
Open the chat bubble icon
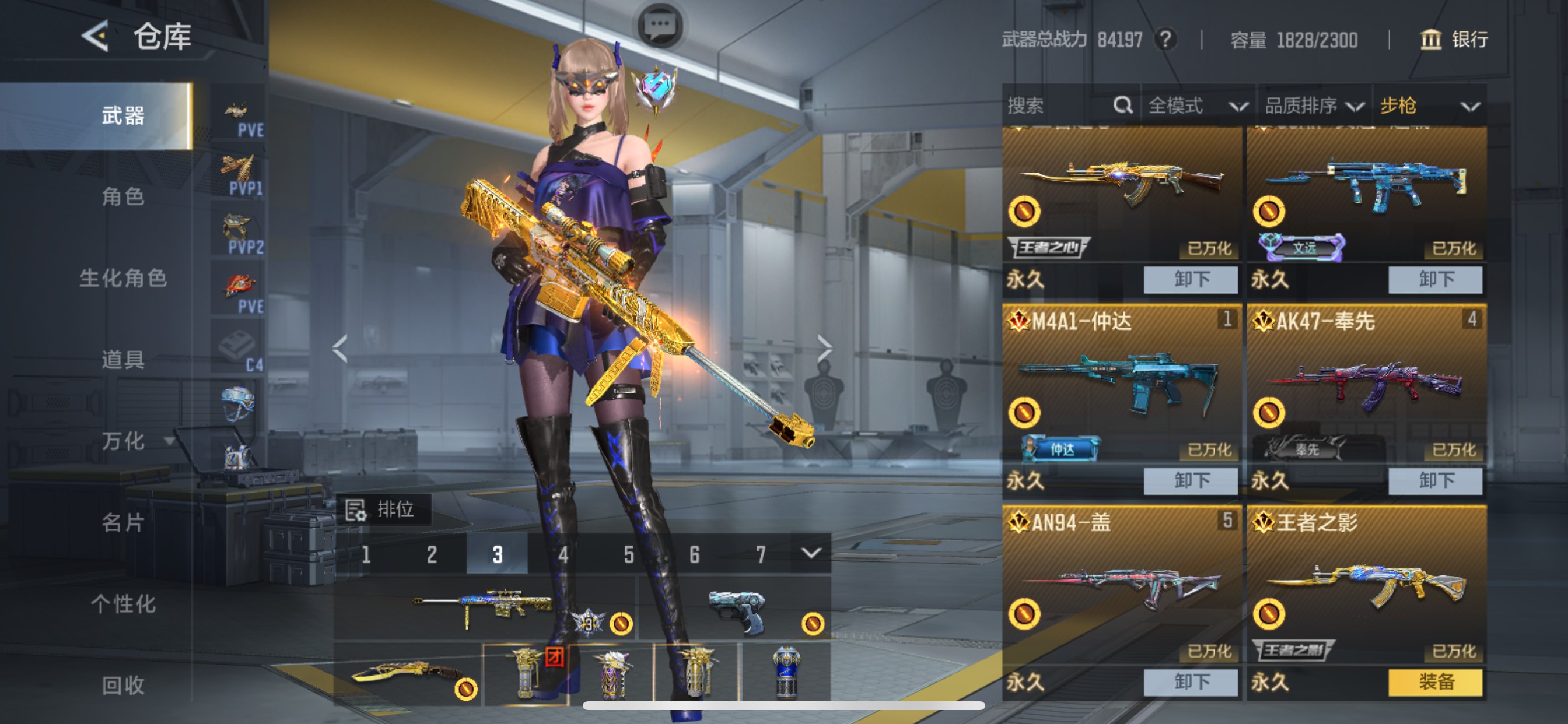click(x=660, y=26)
